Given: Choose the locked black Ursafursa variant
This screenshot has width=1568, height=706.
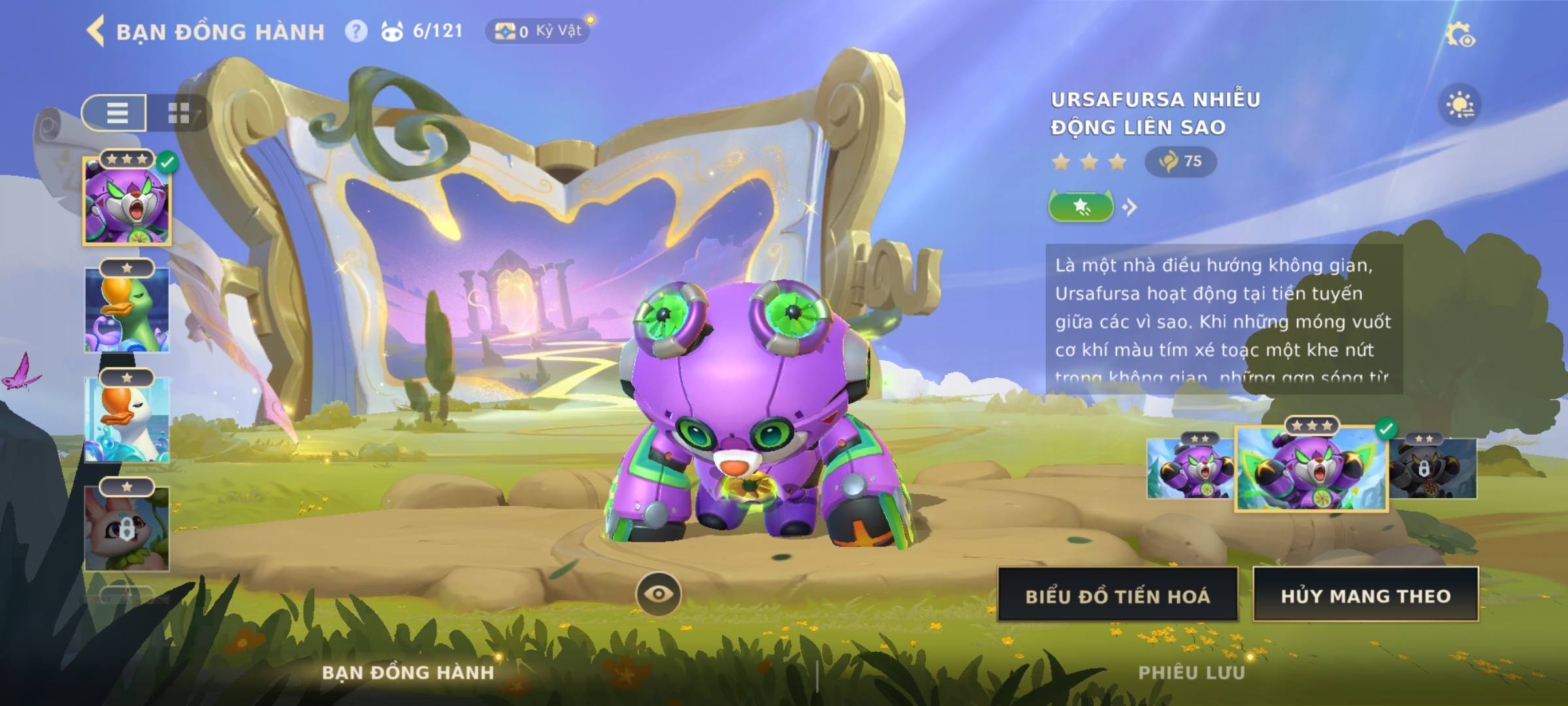Looking at the screenshot, I should coord(1433,469).
